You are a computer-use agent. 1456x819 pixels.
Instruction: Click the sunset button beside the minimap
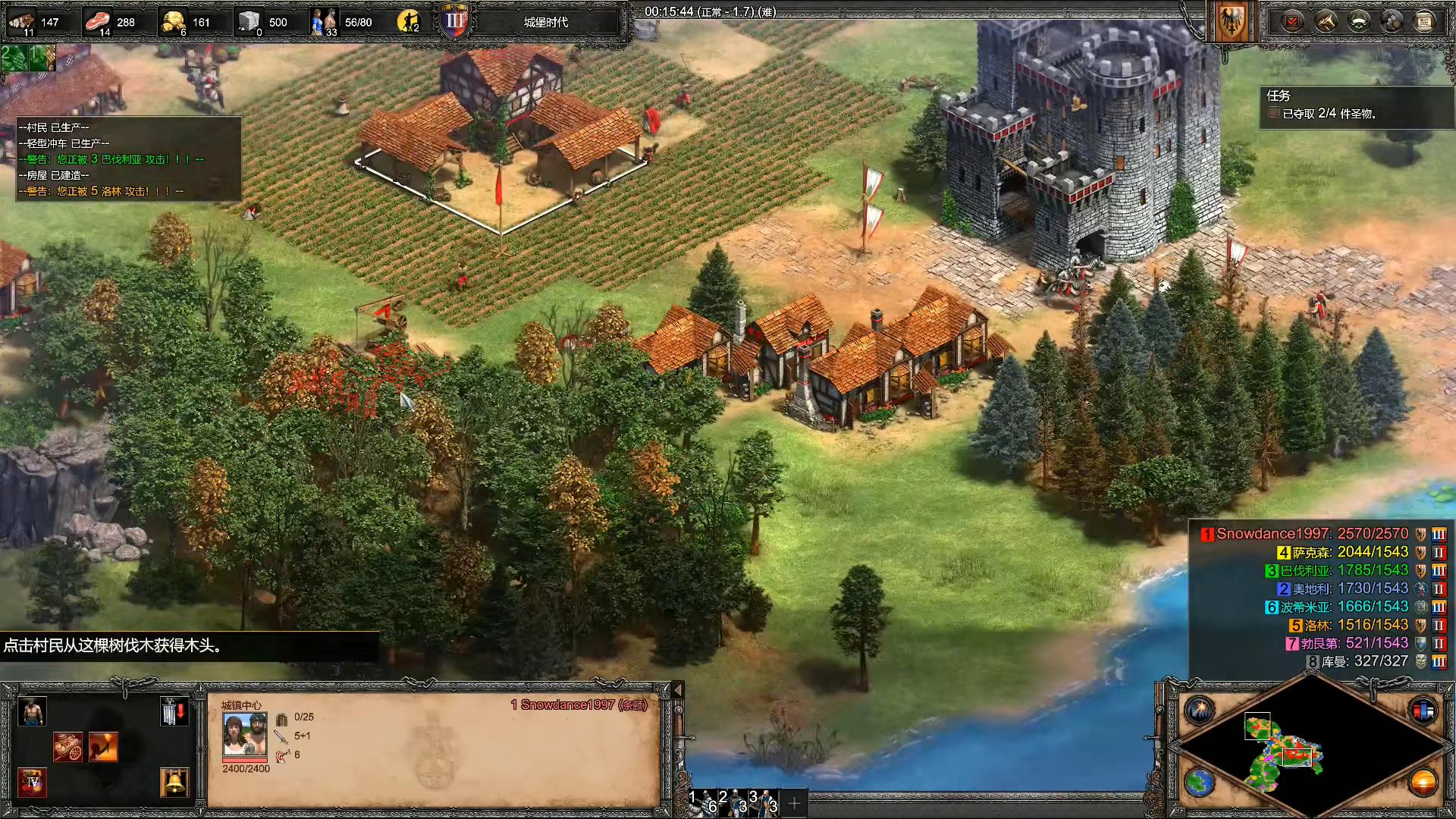point(1423,782)
